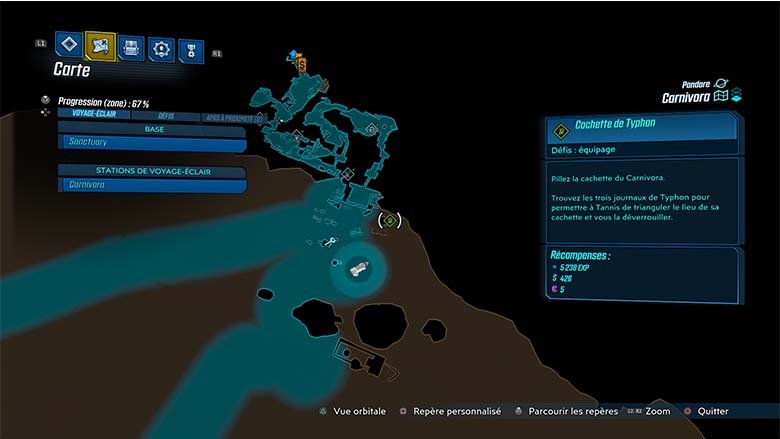Show the Défis sub-tab

tap(166, 117)
